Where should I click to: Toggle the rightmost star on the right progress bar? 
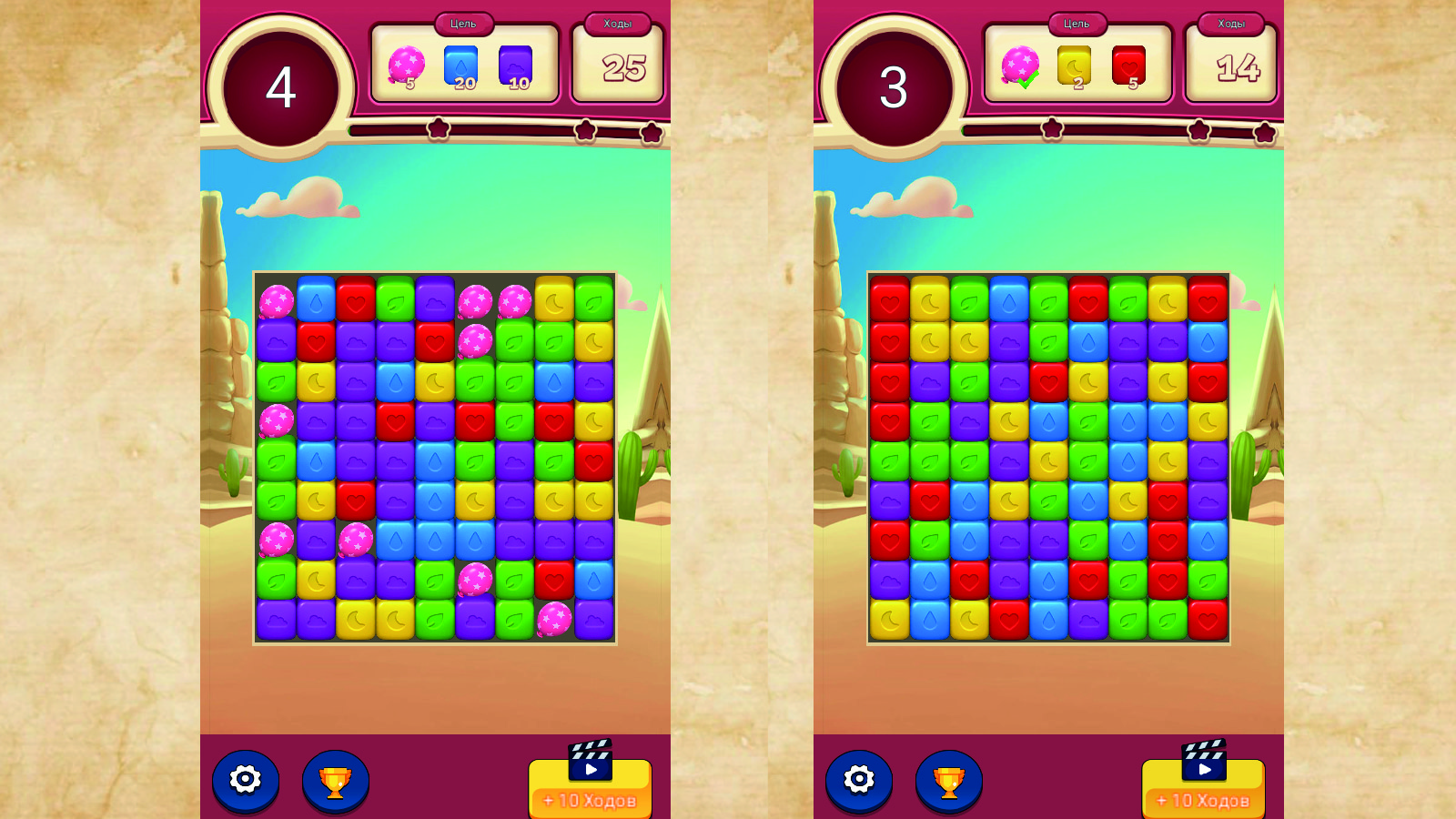tap(1263, 130)
